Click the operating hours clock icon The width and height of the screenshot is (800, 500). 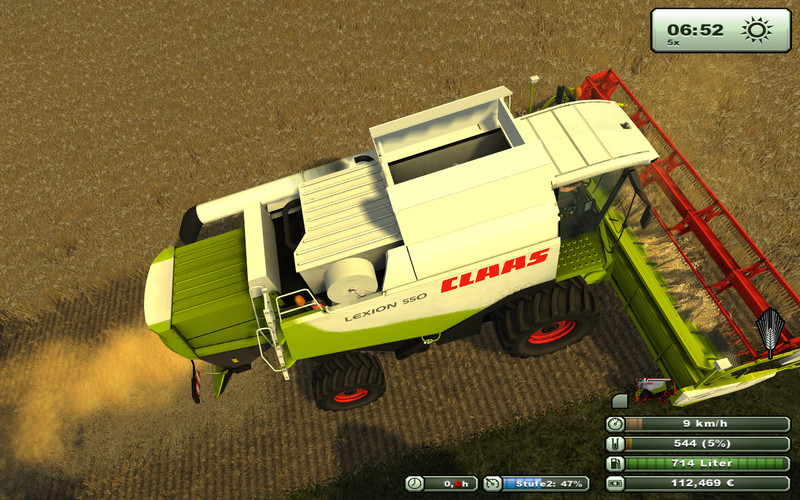click(x=415, y=483)
